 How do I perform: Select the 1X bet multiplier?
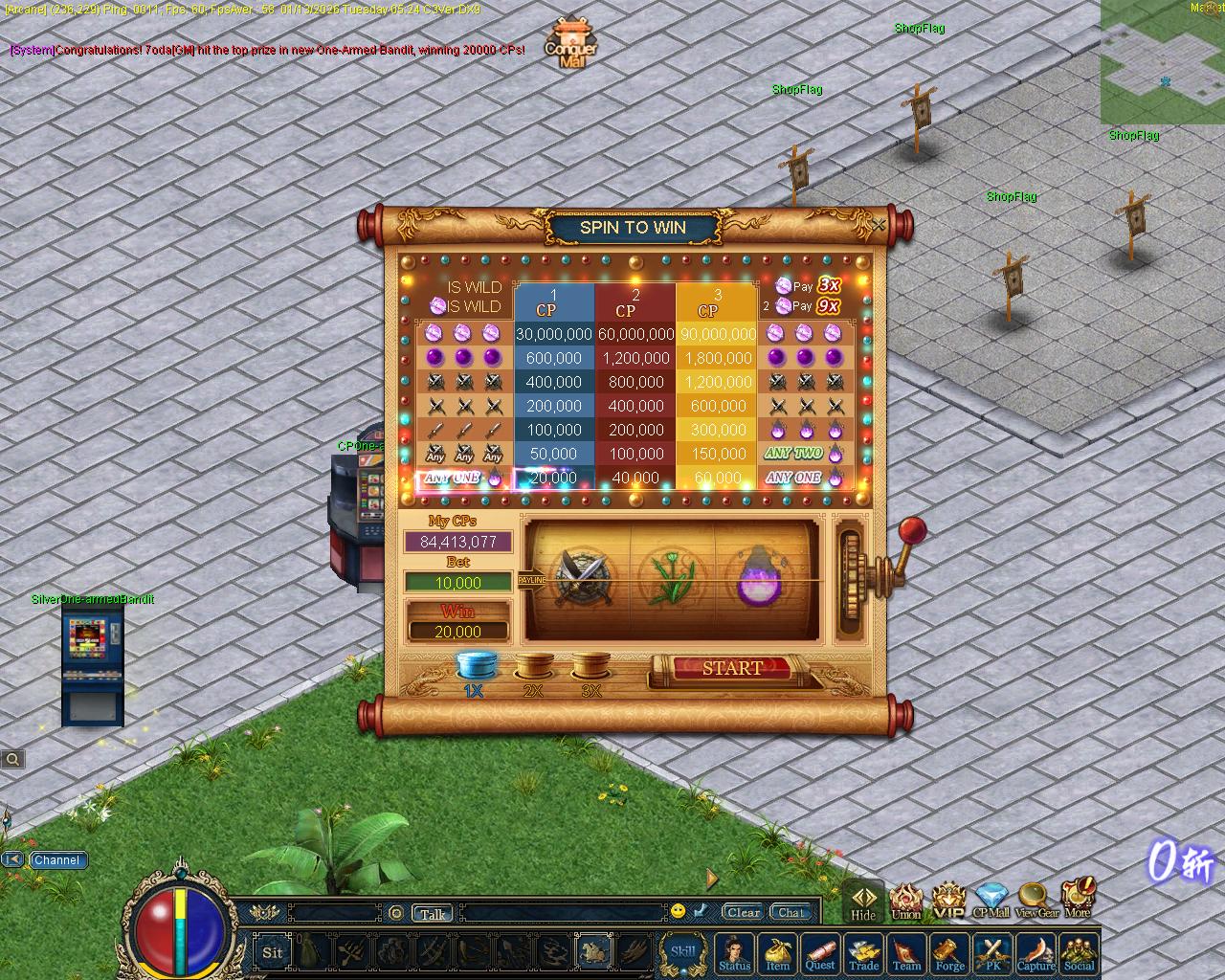click(x=474, y=667)
